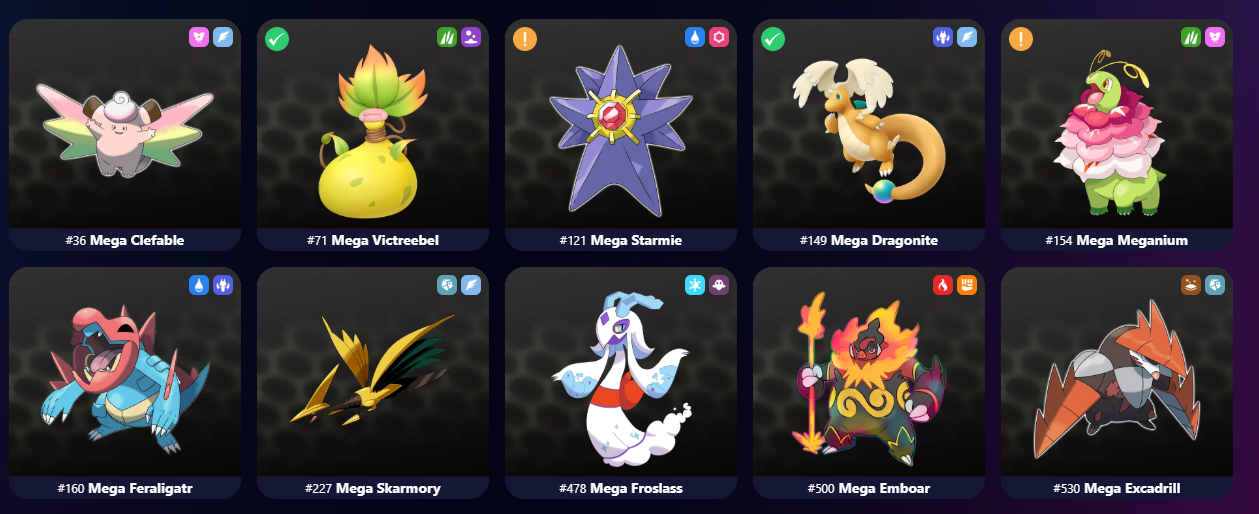1259x514 pixels.
Task: Select the Mega Excadrill tile
Action: point(1116,378)
